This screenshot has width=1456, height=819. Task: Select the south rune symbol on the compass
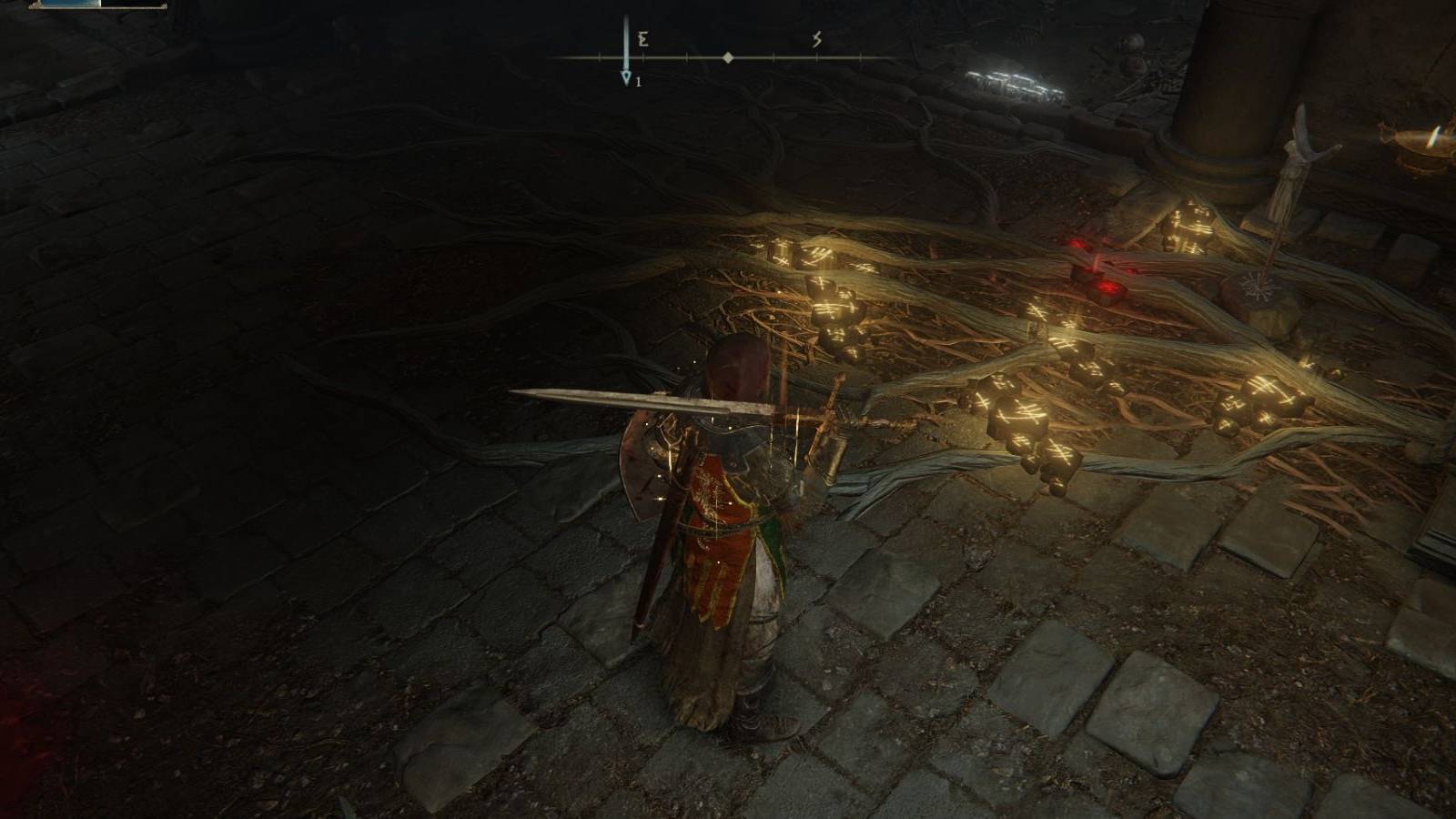(817, 40)
